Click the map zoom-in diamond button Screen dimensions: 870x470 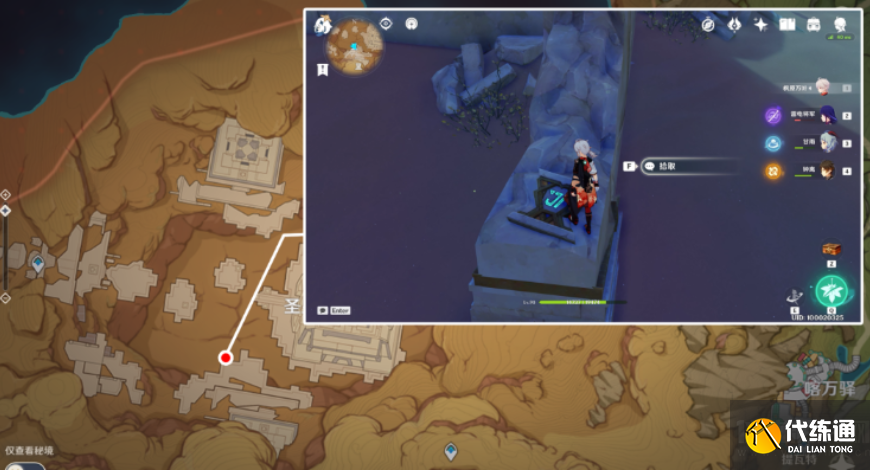pos(5,194)
